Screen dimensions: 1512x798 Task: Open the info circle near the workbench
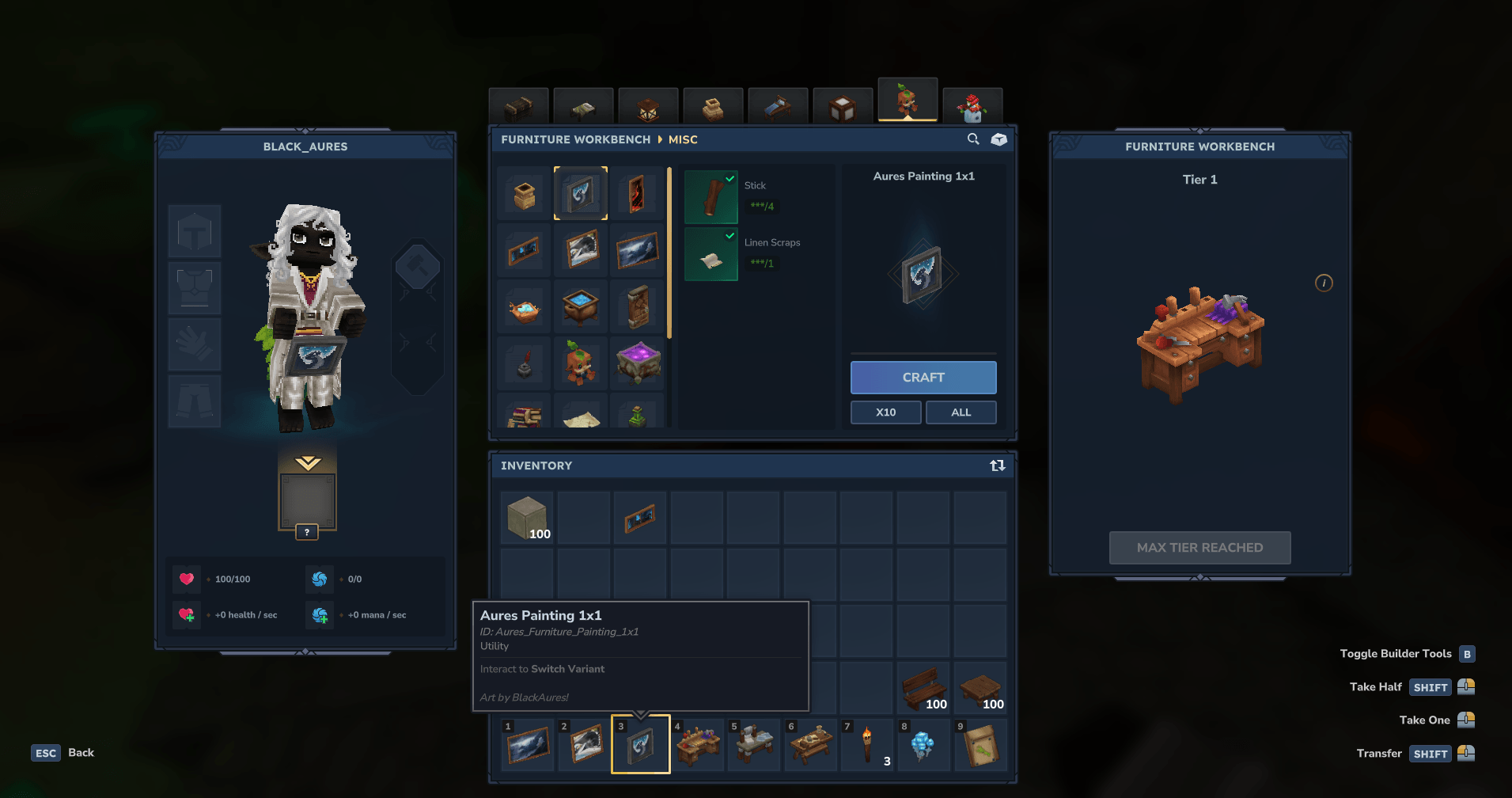pyautogui.click(x=1324, y=283)
